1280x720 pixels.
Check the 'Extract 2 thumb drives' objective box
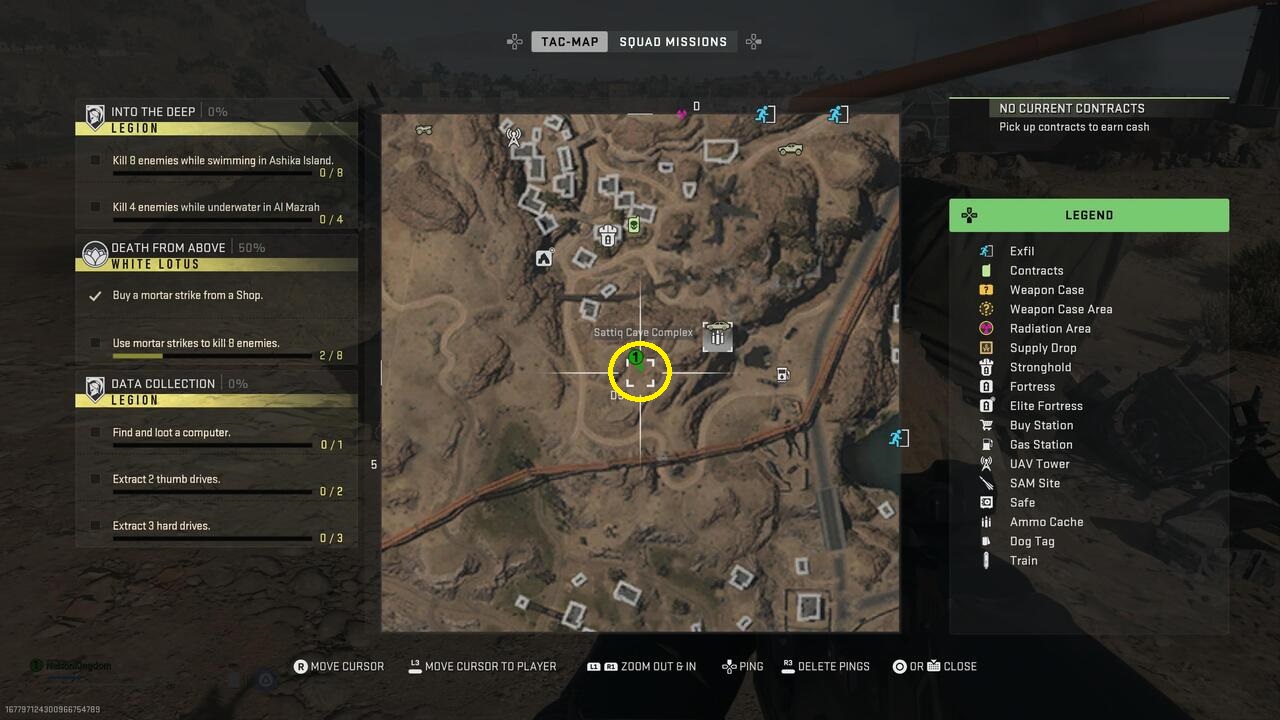(94, 478)
